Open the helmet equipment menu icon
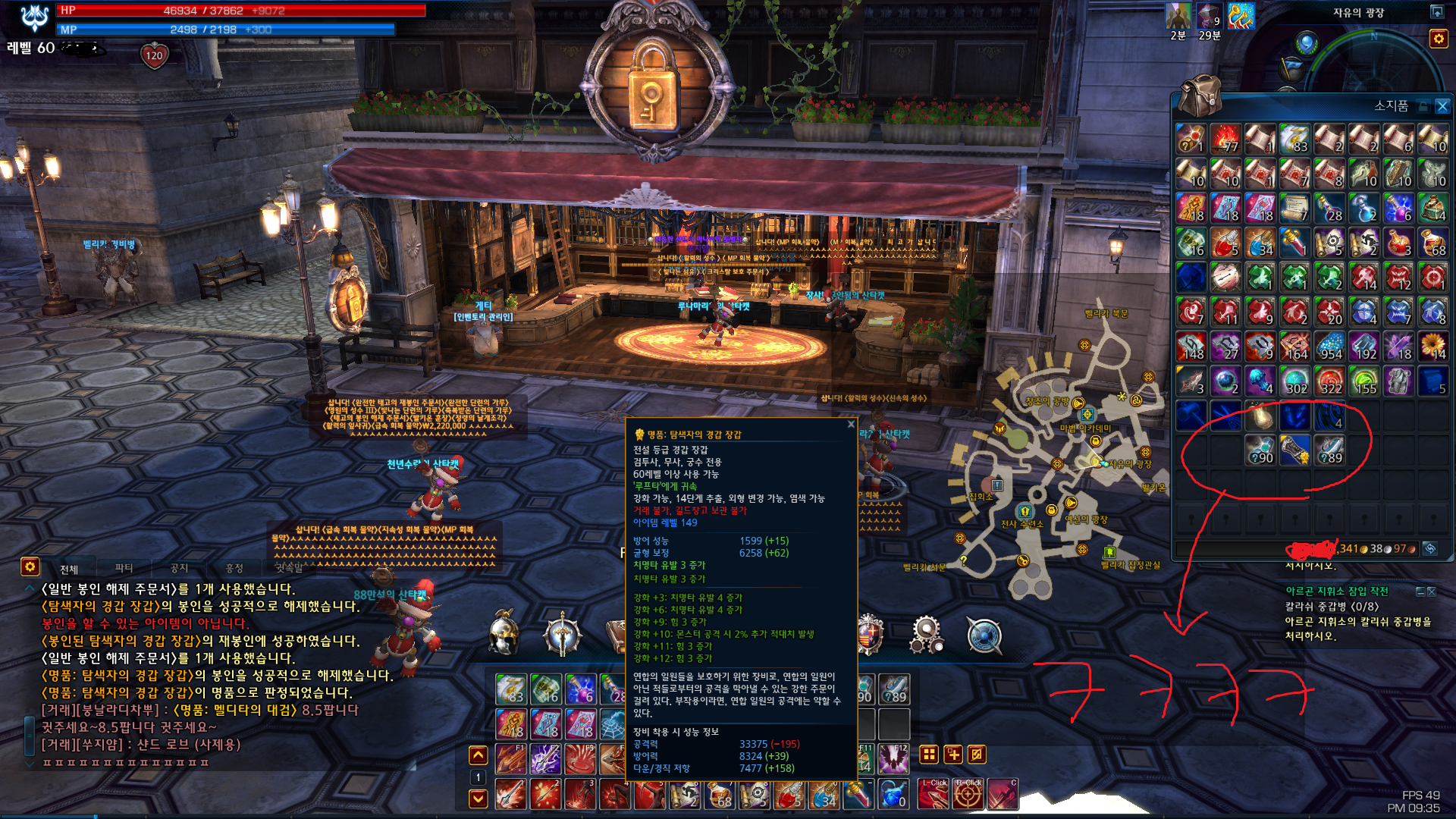Viewport: 1456px width, 819px height. [x=504, y=634]
